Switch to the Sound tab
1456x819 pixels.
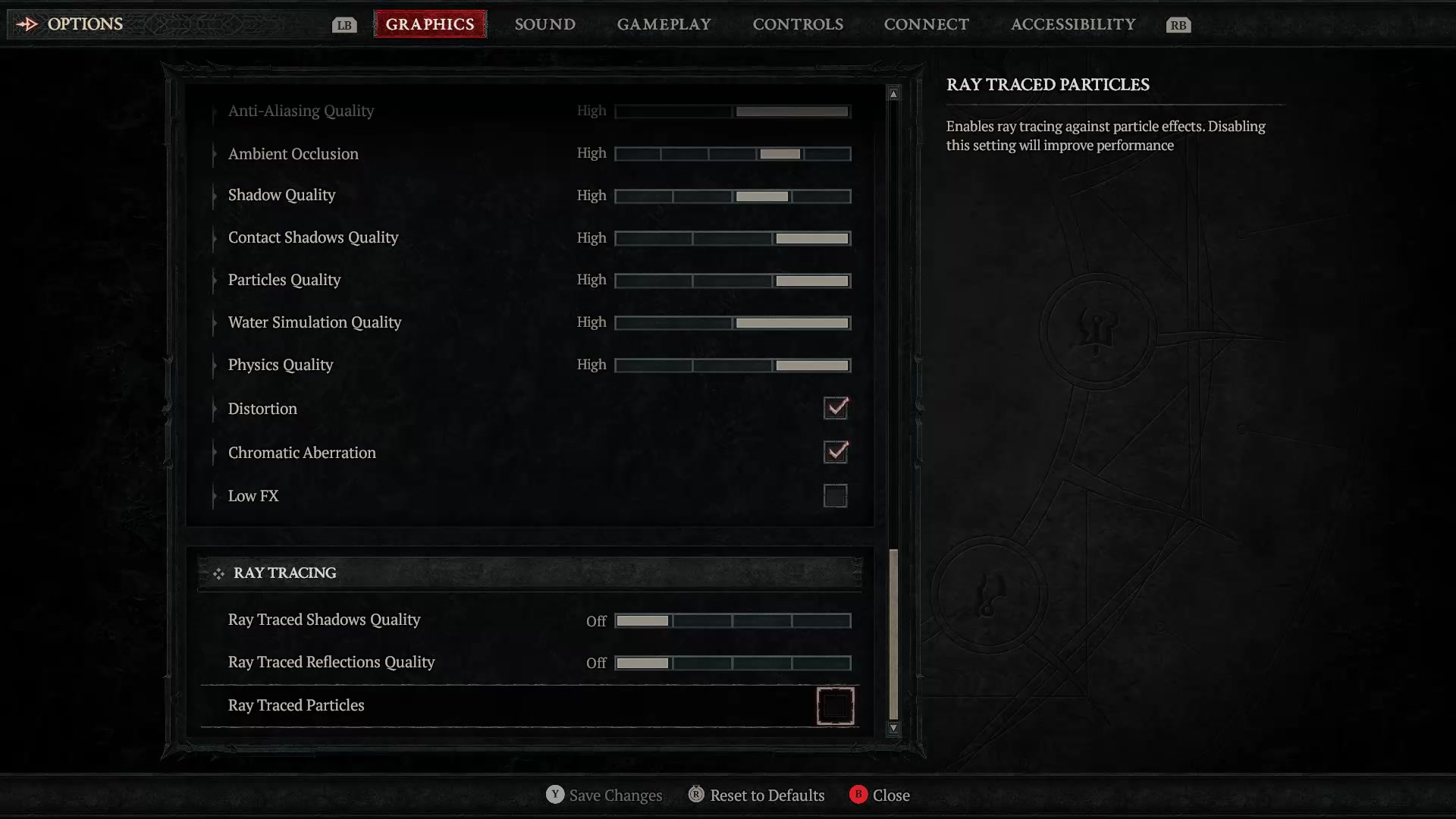[x=544, y=24]
